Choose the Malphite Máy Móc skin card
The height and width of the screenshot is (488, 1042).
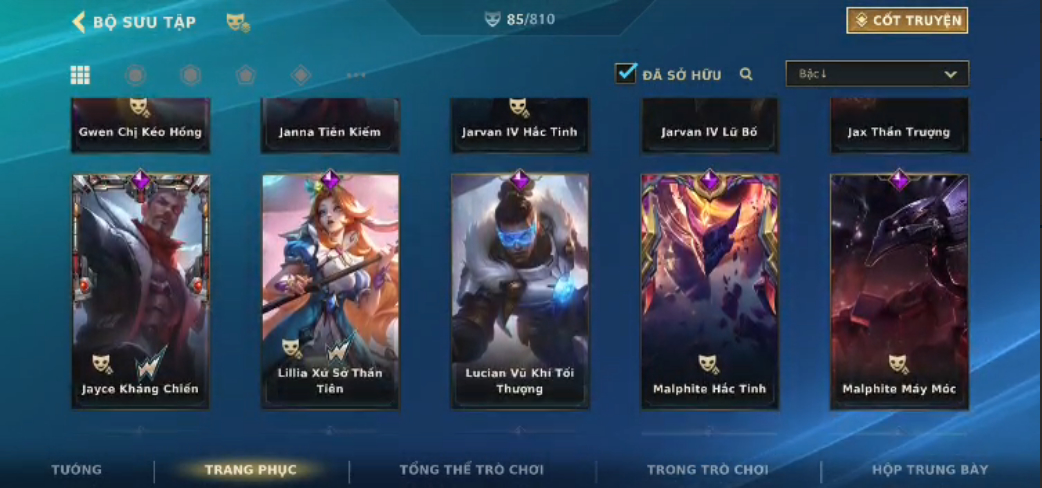pyautogui.click(x=899, y=291)
